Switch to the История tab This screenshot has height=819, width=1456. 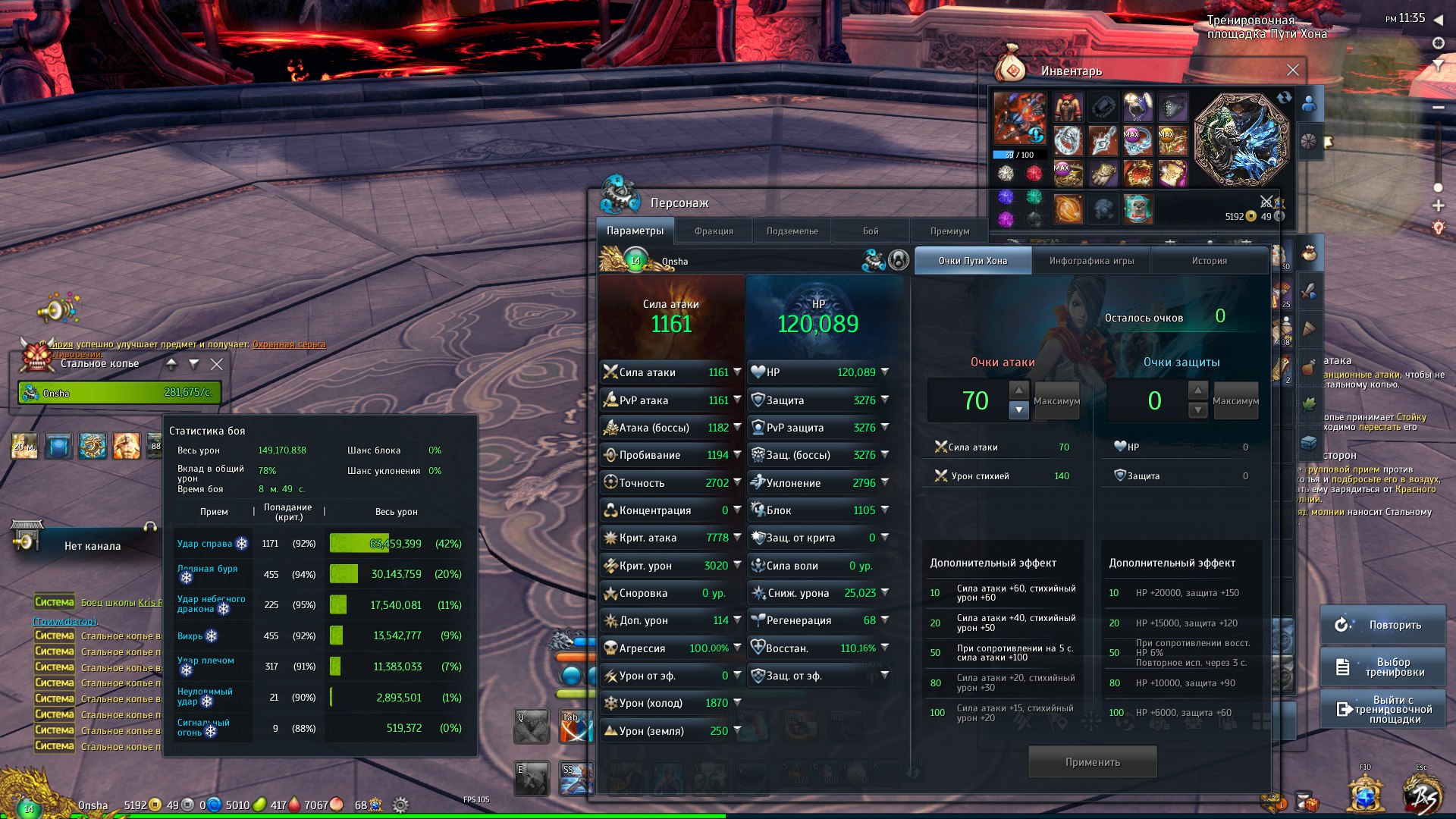pyautogui.click(x=1209, y=261)
